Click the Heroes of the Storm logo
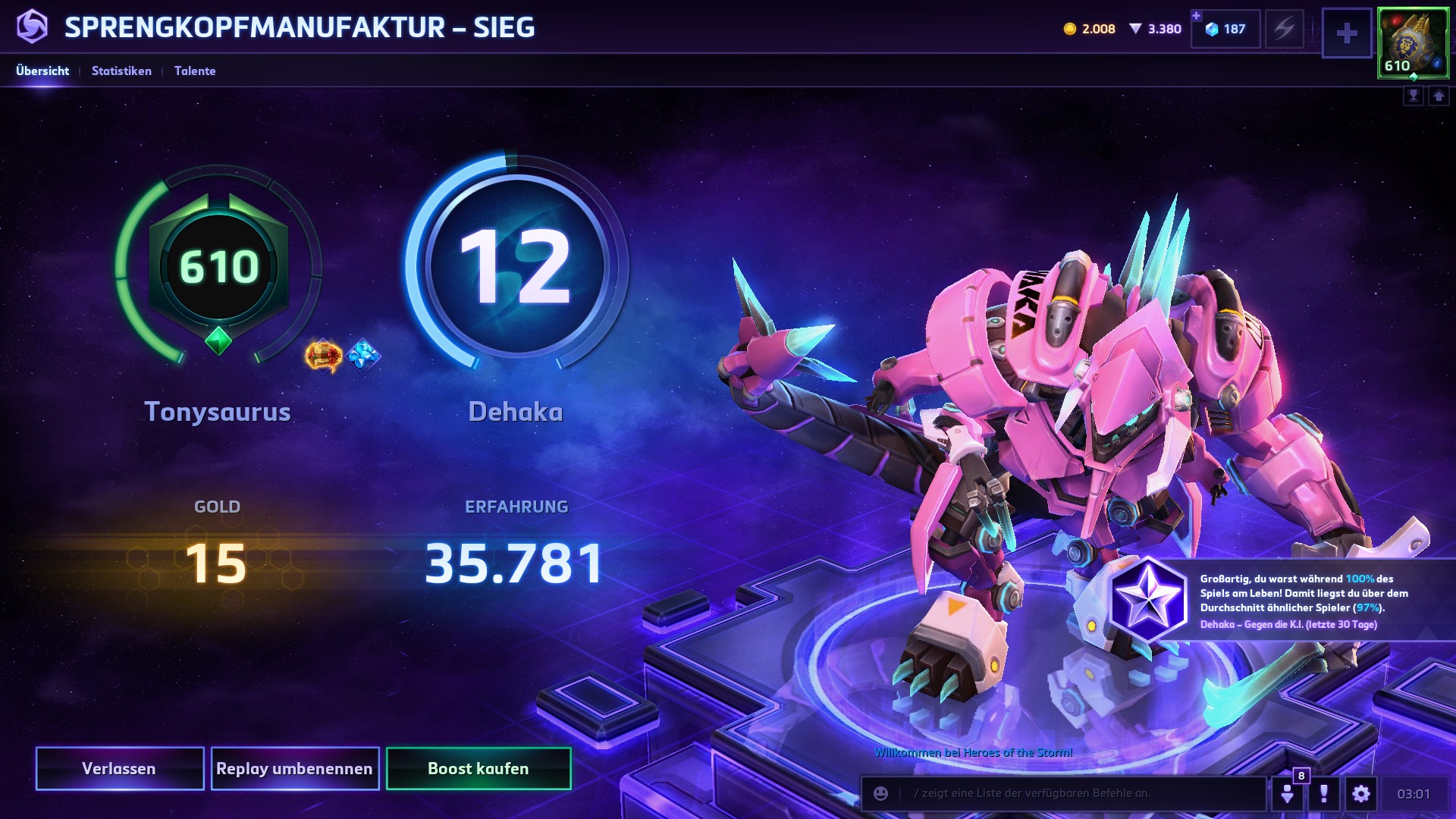Image resolution: width=1456 pixels, height=819 pixels. tap(32, 27)
